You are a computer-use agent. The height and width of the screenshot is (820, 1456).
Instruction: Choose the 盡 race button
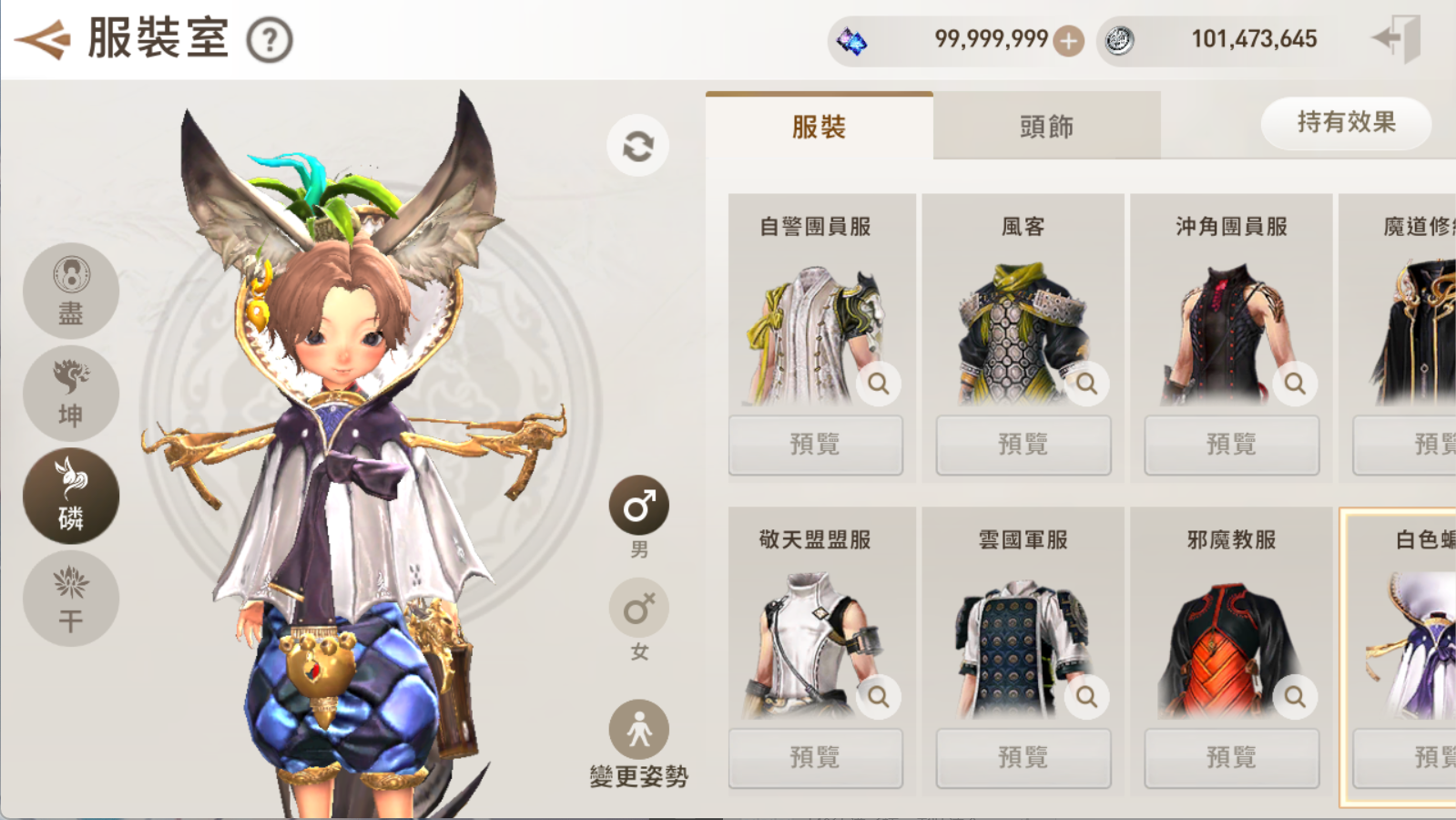pyautogui.click(x=71, y=292)
